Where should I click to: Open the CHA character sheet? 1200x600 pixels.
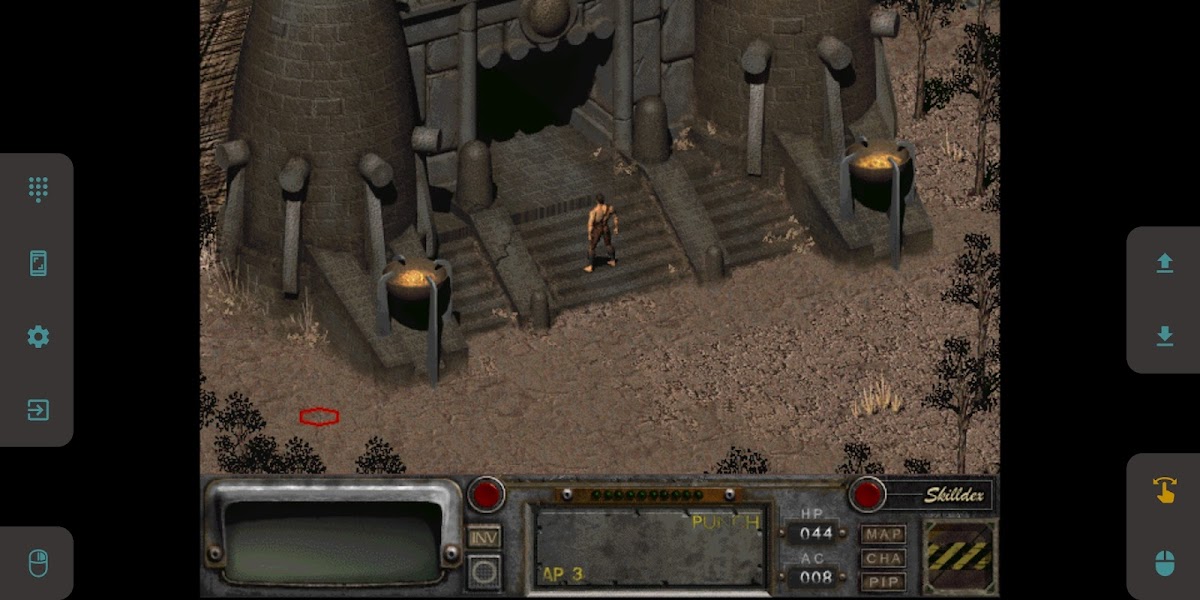883,558
